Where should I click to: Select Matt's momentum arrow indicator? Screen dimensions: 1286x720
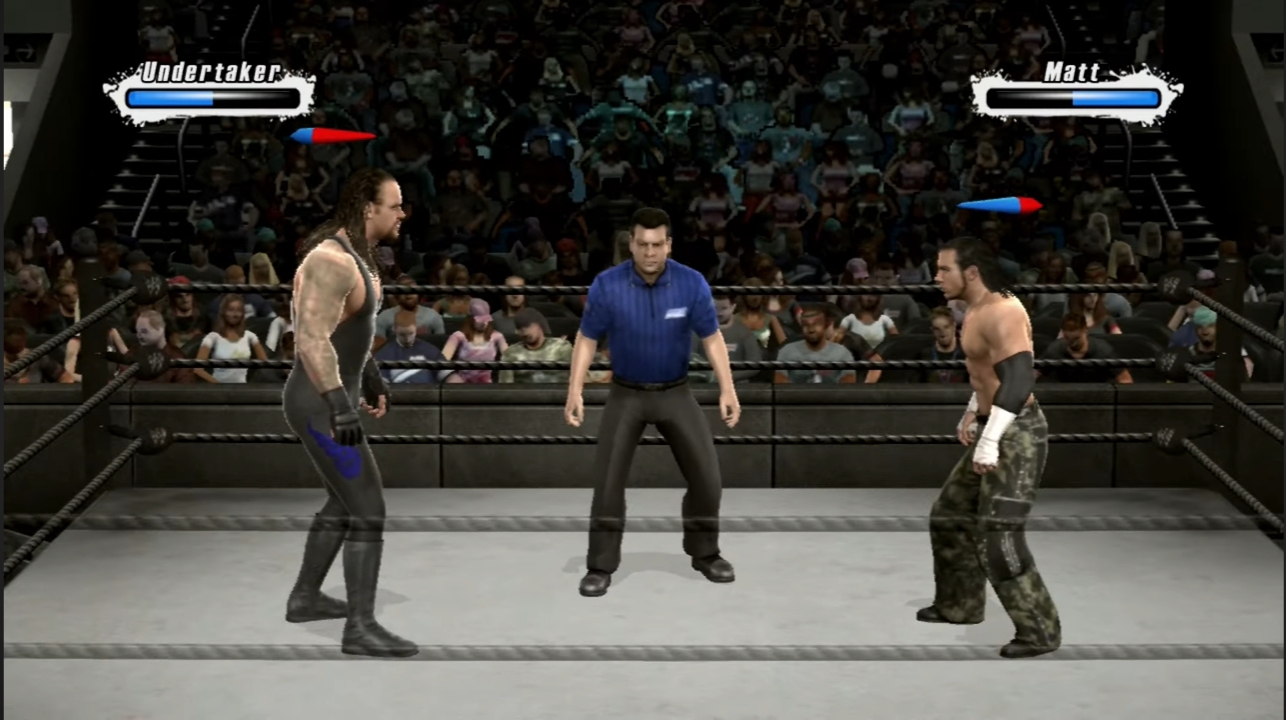[x=999, y=205]
